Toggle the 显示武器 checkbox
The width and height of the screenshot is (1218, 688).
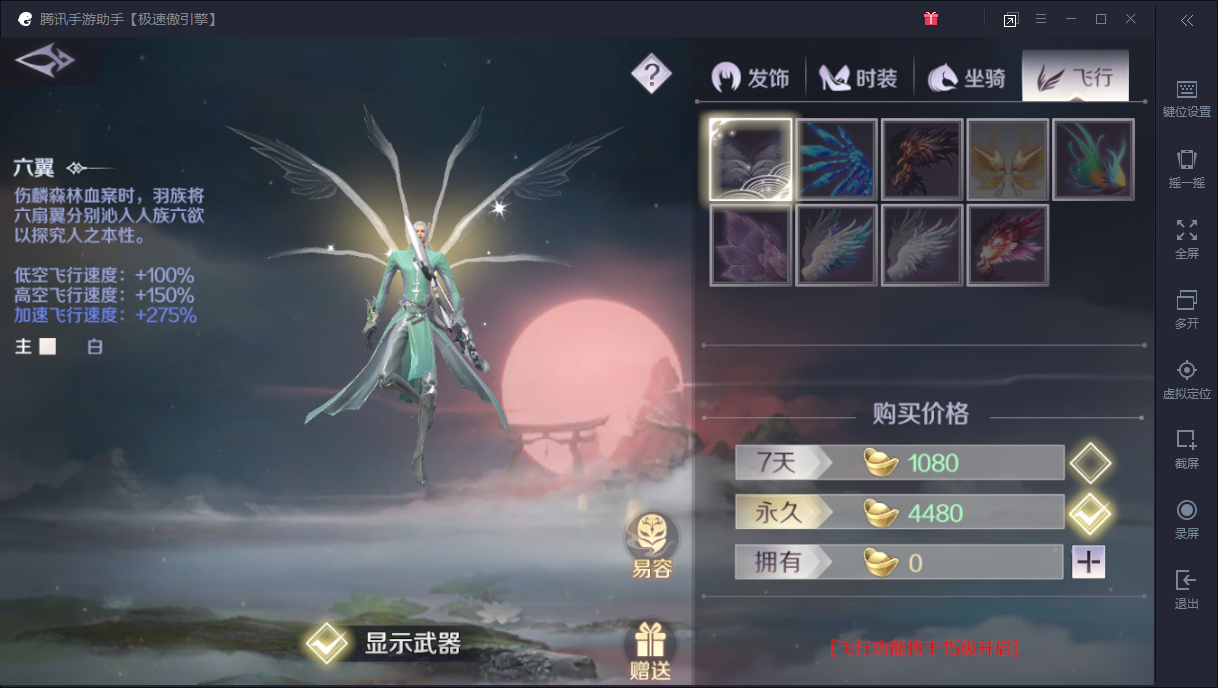pos(326,643)
